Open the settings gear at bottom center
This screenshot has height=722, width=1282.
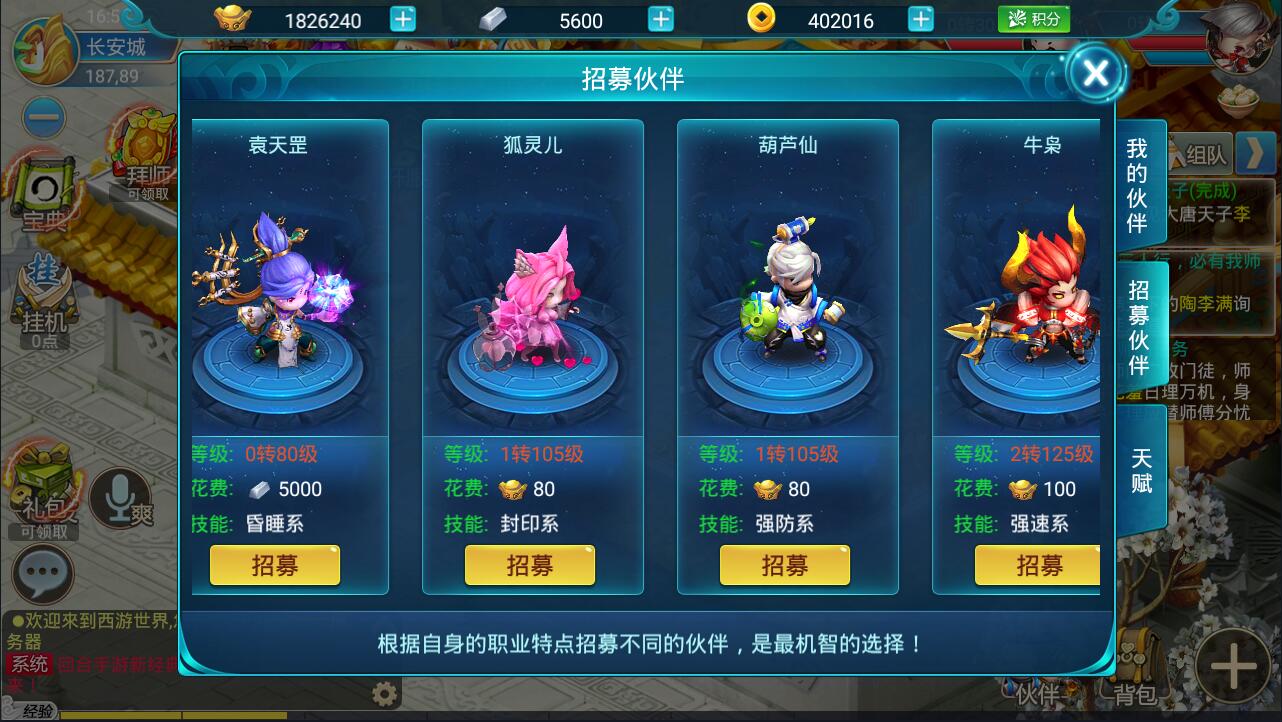point(384,692)
